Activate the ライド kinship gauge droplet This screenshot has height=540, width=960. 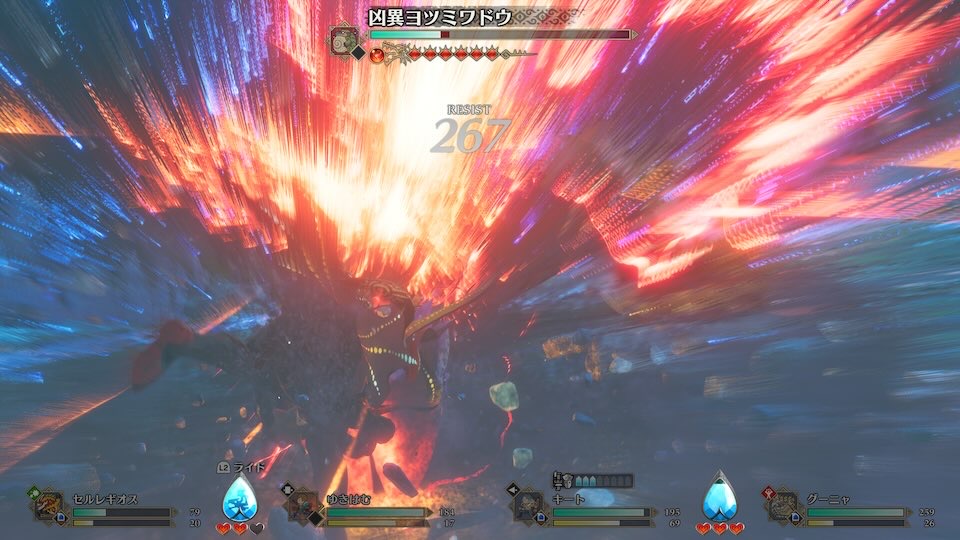click(238, 498)
